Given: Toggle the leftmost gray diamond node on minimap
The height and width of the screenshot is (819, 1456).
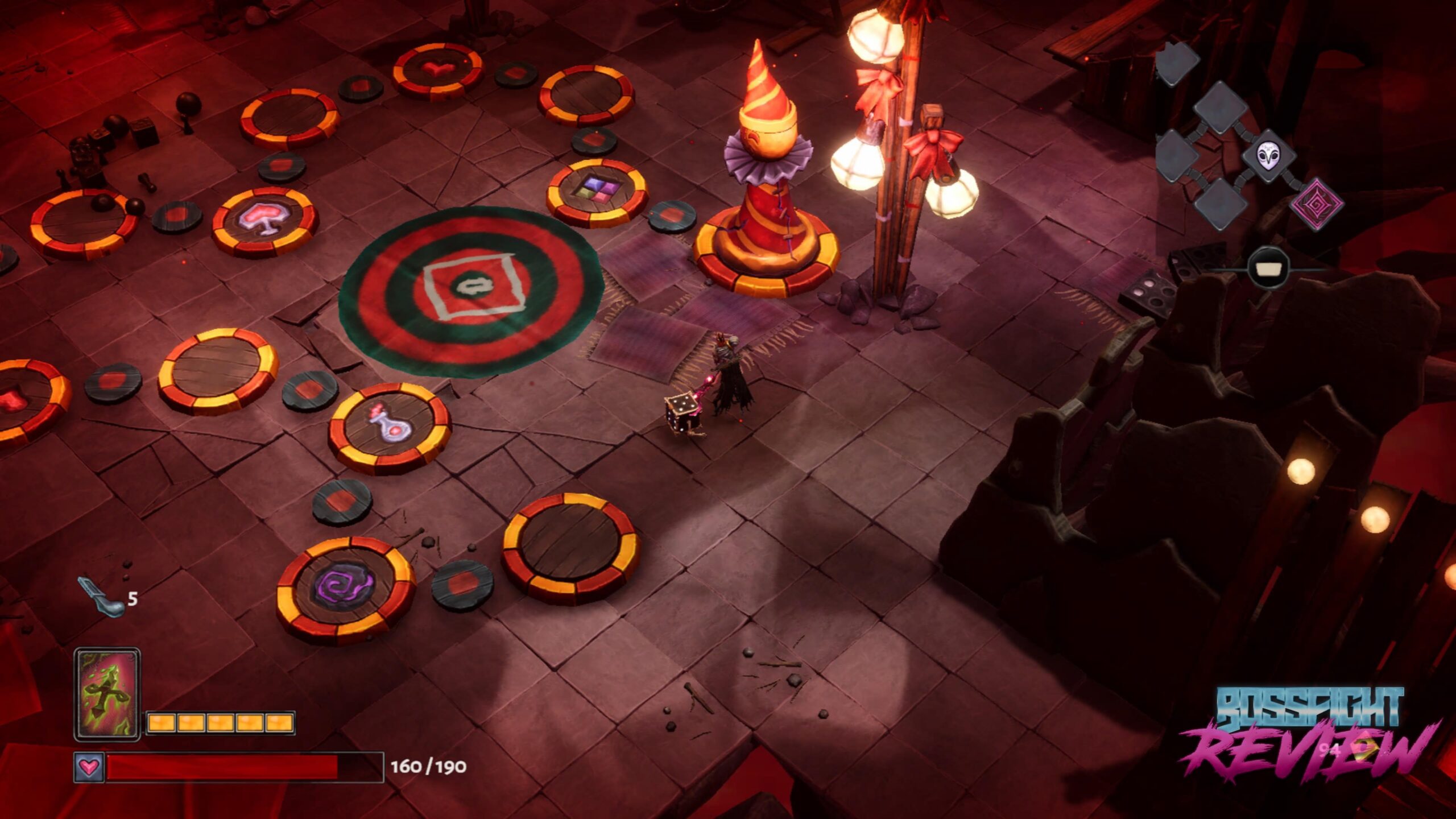Looking at the screenshot, I should [1176, 155].
